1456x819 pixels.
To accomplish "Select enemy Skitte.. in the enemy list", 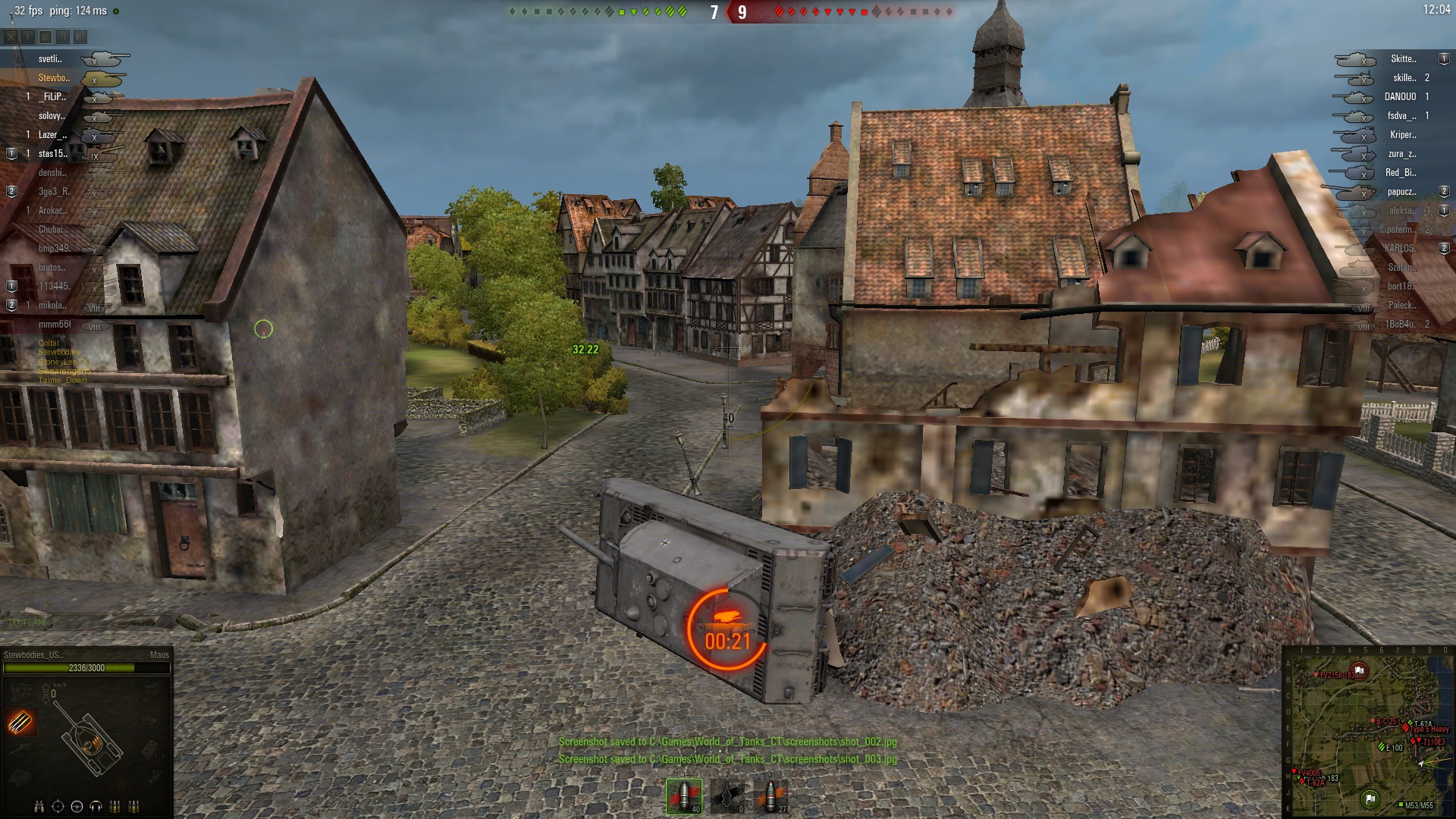I will (1402, 59).
